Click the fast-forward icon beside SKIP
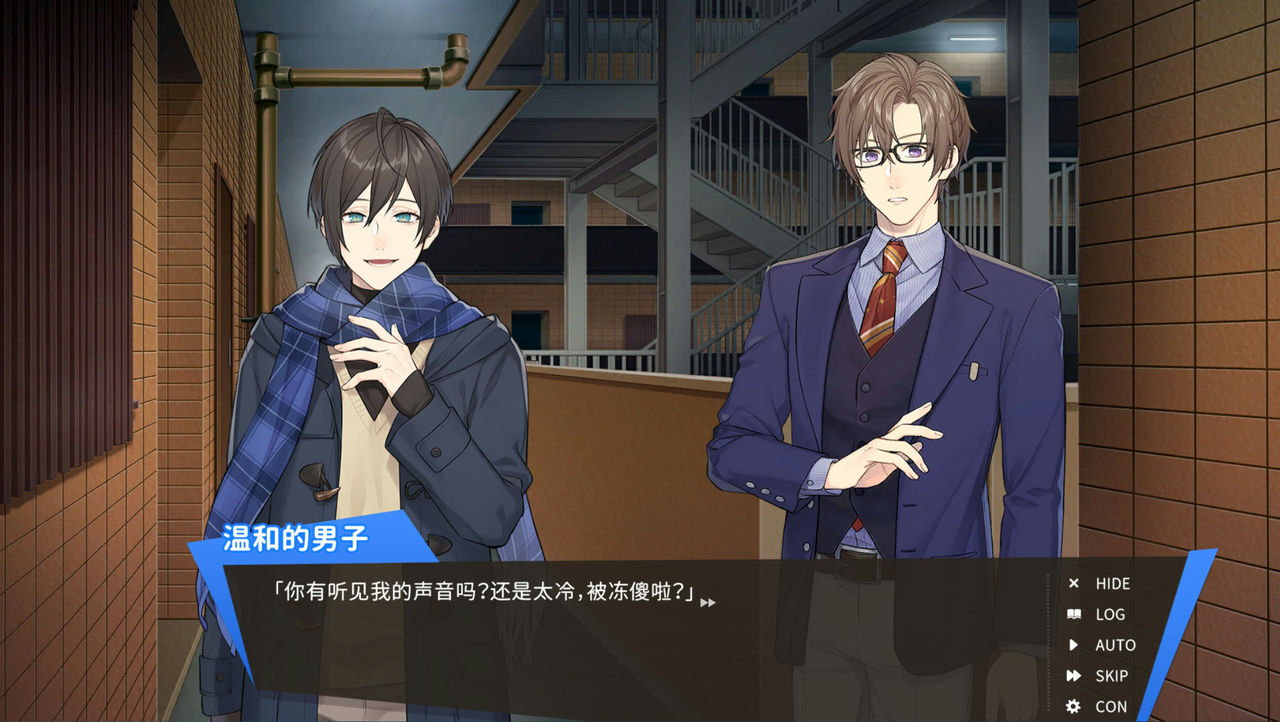The height and width of the screenshot is (722, 1280). [x=1073, y=676]
